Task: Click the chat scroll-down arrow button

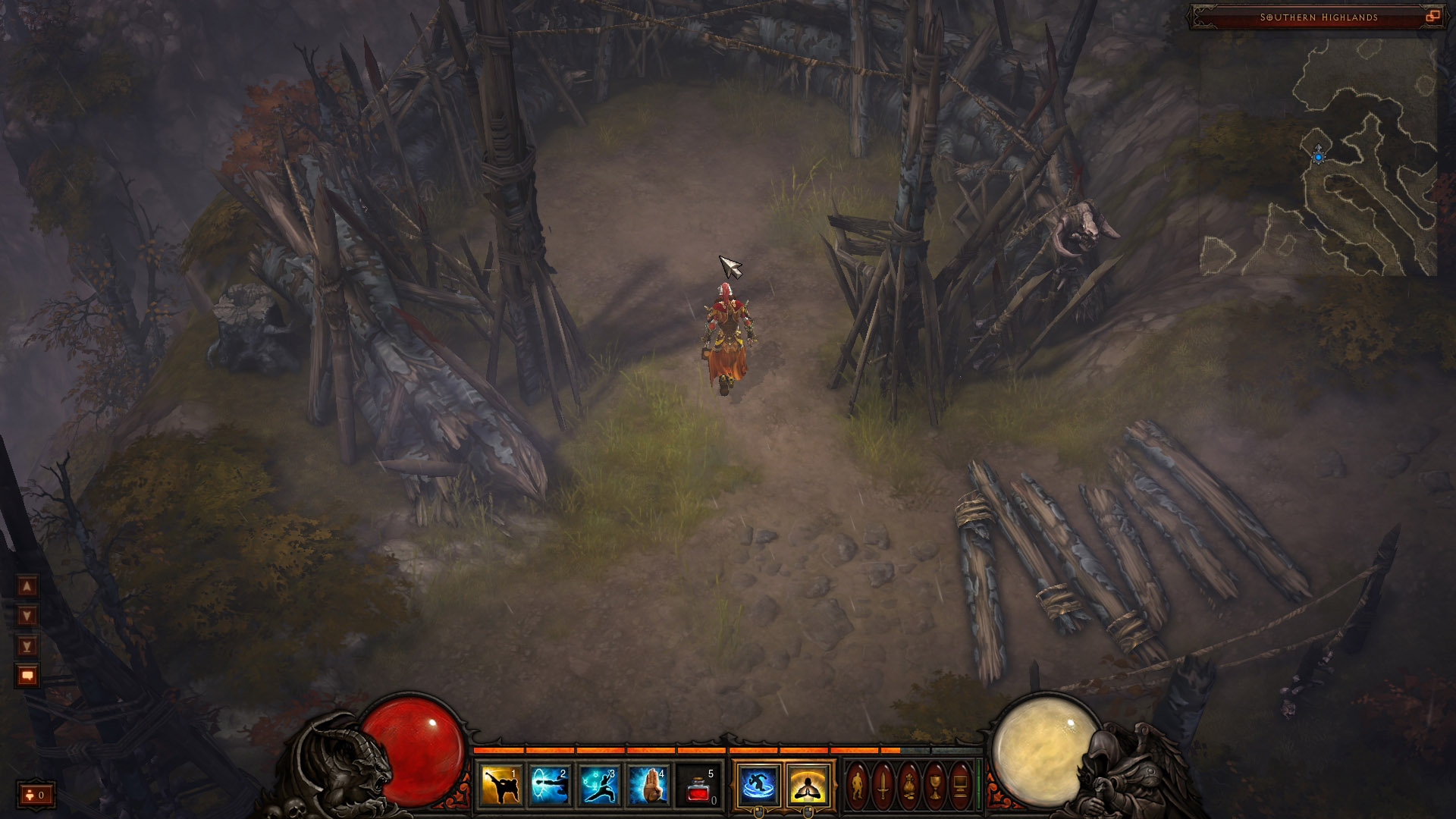Action: pos(27,616)
